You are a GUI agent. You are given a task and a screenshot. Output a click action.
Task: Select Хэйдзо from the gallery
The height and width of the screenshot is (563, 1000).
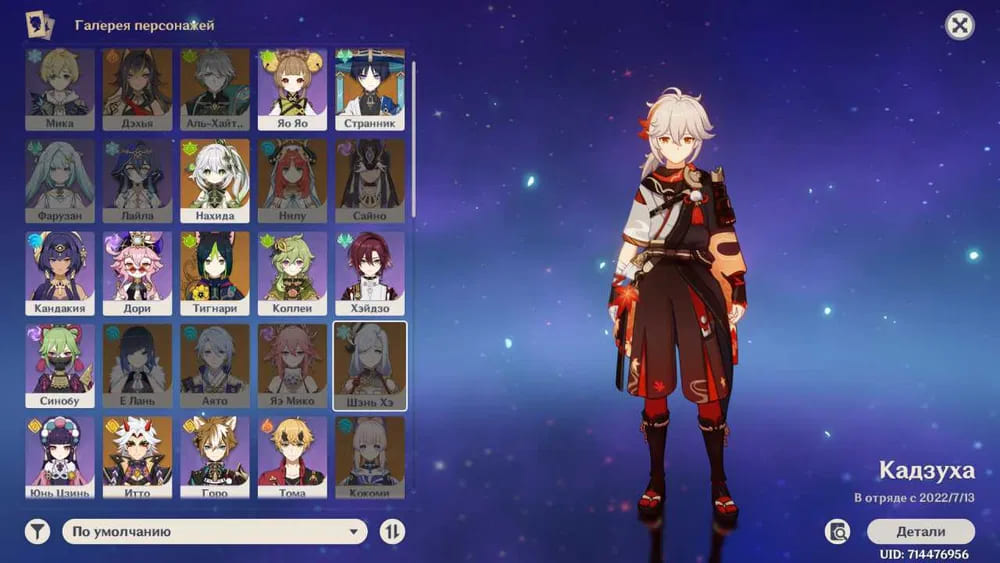click(370, 272)
